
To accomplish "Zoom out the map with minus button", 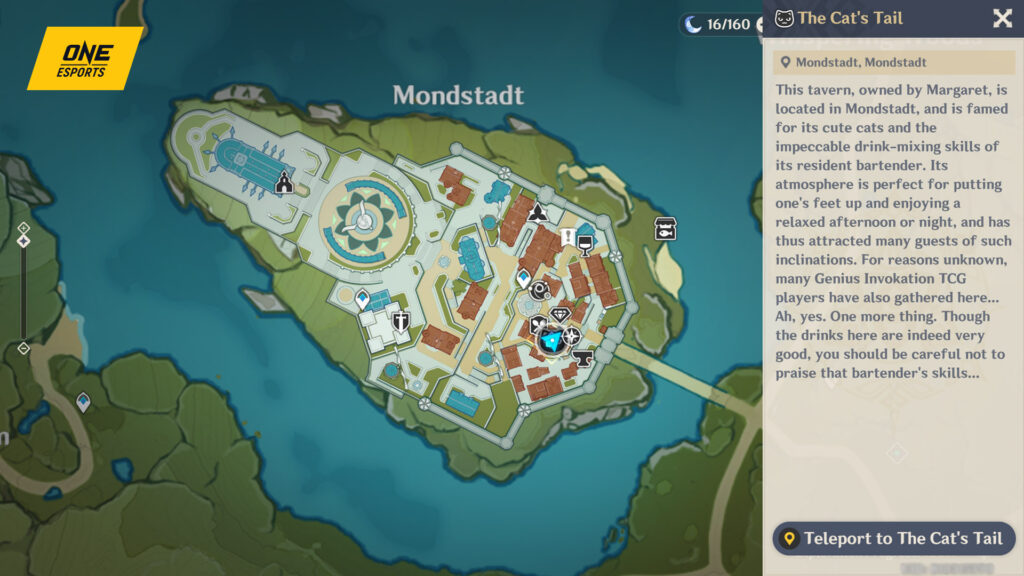I will pyautogui.click(x=23, y=348).
